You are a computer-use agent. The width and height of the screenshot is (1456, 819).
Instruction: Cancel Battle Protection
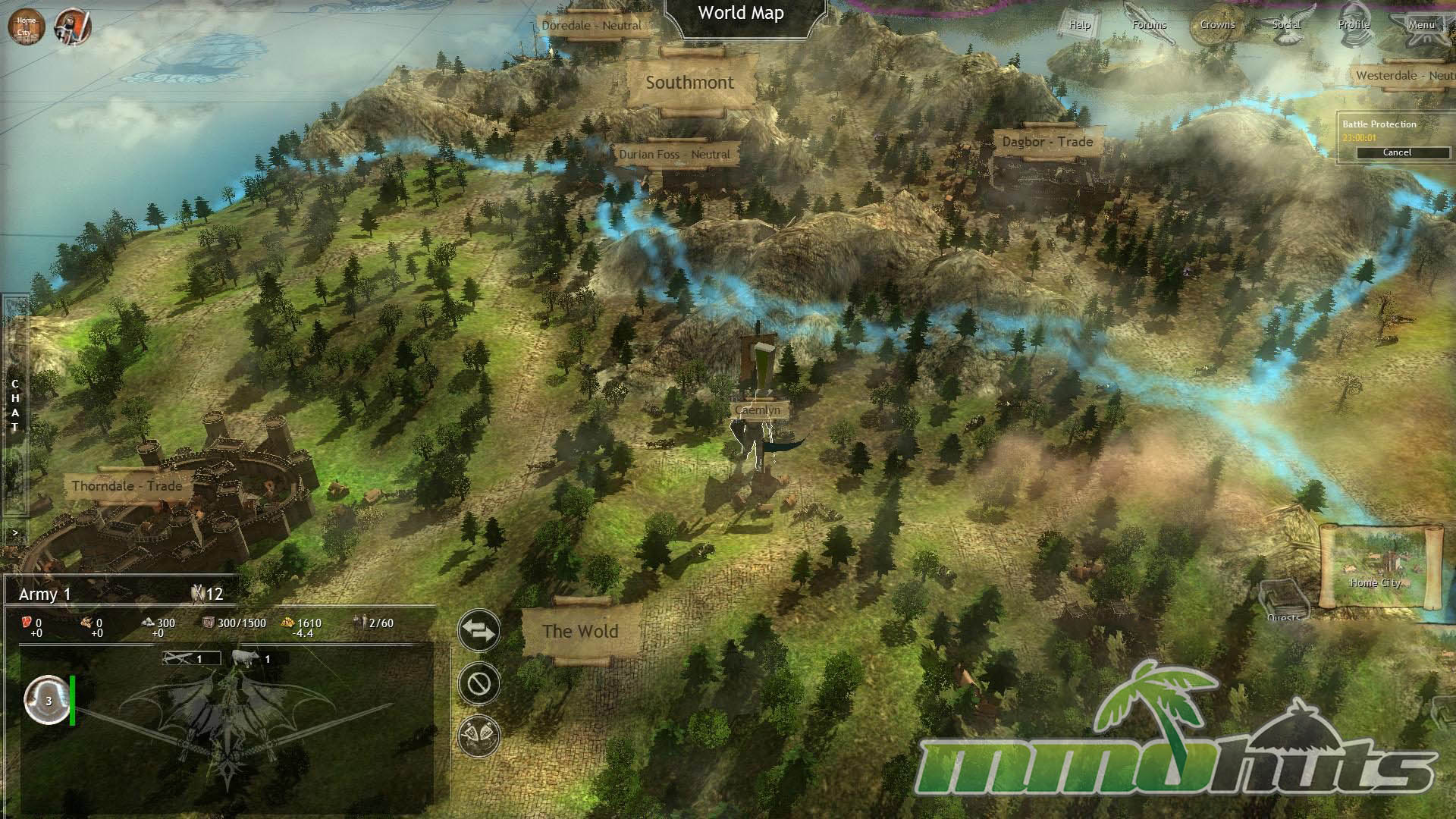pyautogui.click(x=1396, y=152)
